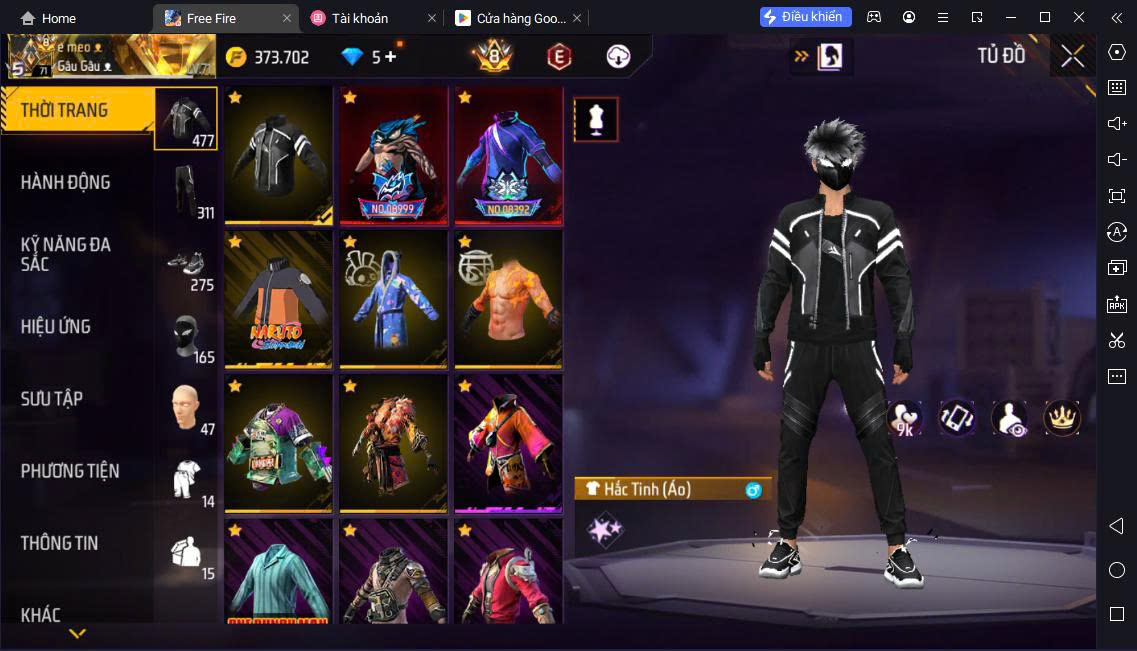
Task: Choose the purple top numbered NO.08392
Action: point(508,155)
